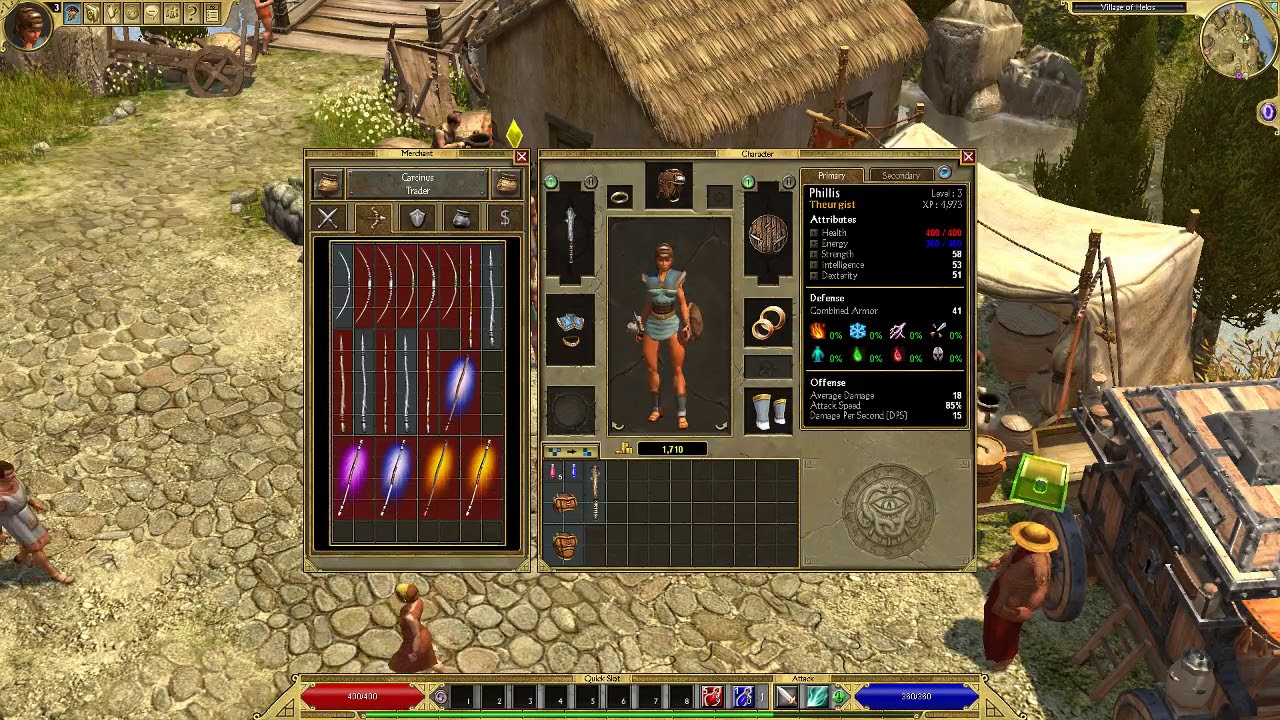The image size is (1280, 720).
Task: Open the merchant's dollar sign buyback tab
Action: pos(505,218)
